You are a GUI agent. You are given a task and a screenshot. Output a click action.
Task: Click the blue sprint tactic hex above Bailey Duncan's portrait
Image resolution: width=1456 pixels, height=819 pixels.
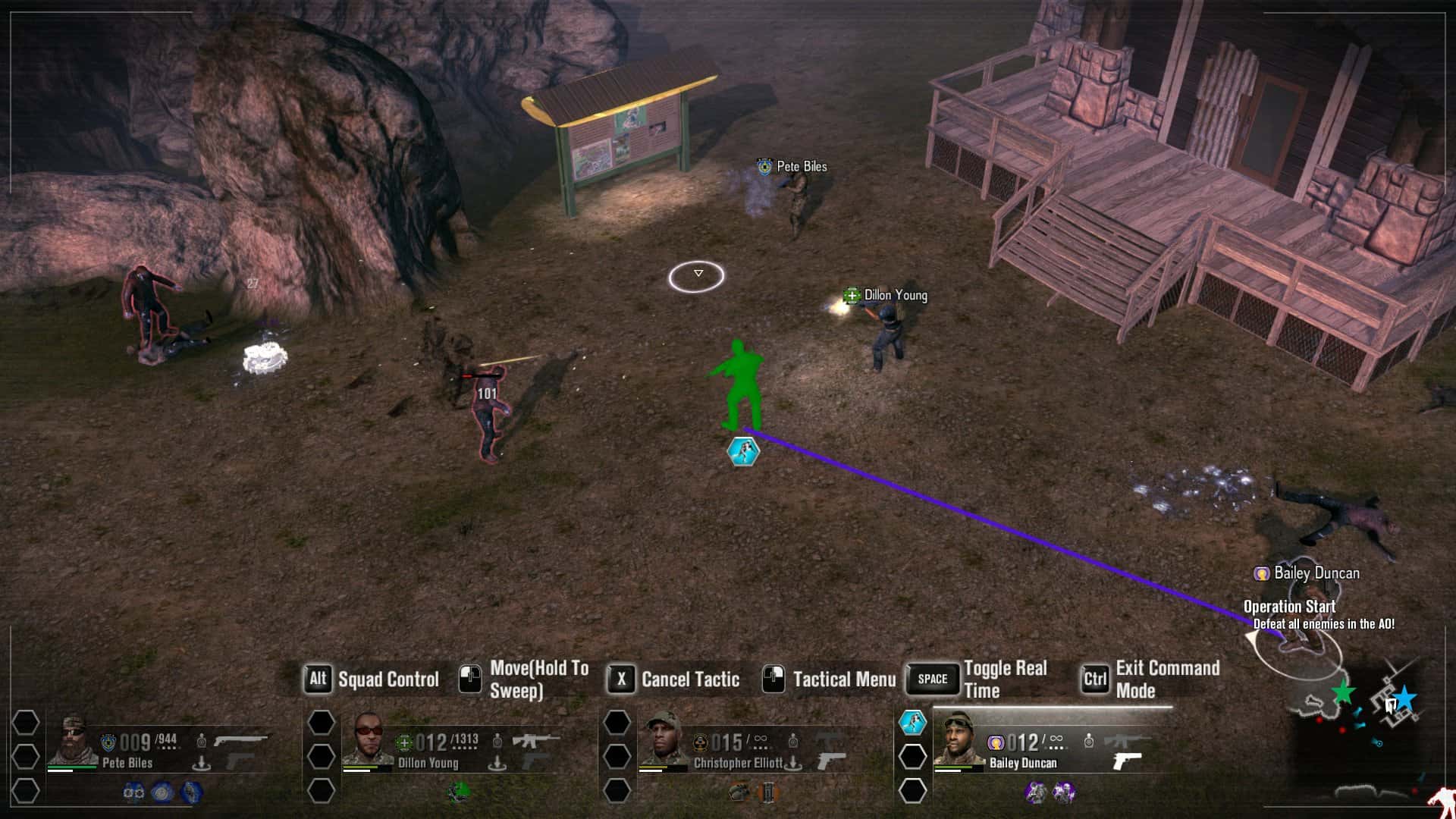(912, 722)
